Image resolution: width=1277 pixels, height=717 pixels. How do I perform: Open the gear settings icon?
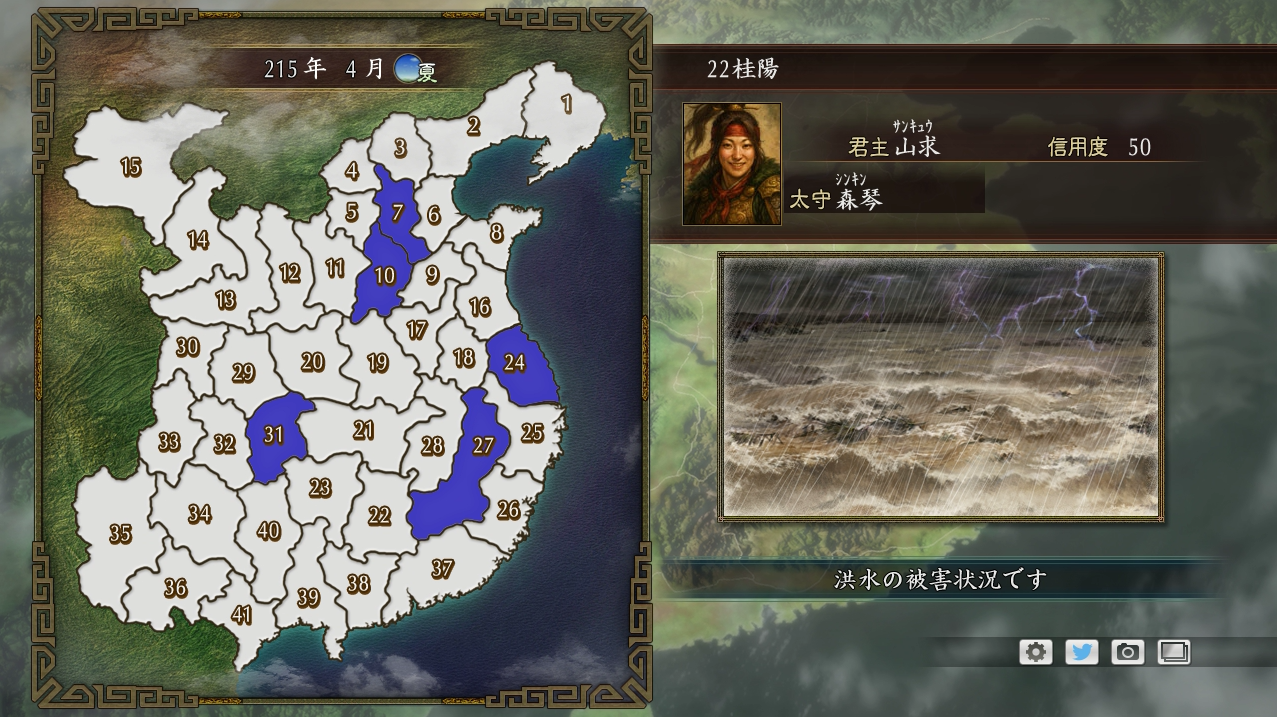click(x=1035, y=652)
